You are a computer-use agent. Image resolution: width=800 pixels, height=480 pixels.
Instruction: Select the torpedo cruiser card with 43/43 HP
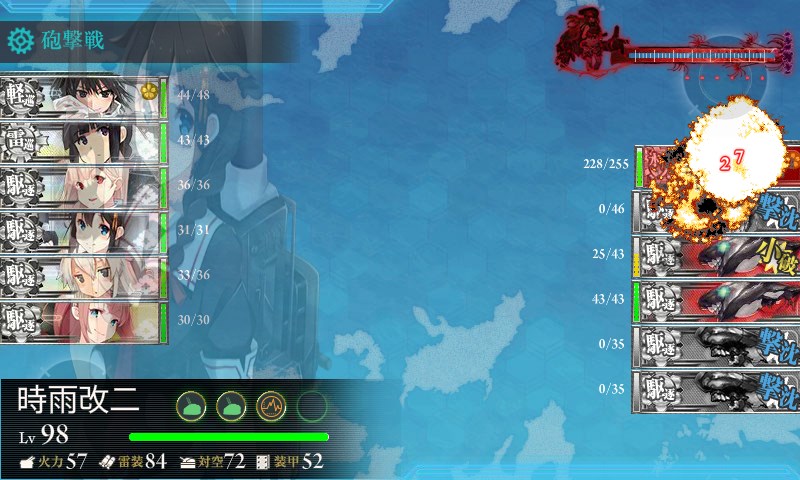click(x=83, y=142)
